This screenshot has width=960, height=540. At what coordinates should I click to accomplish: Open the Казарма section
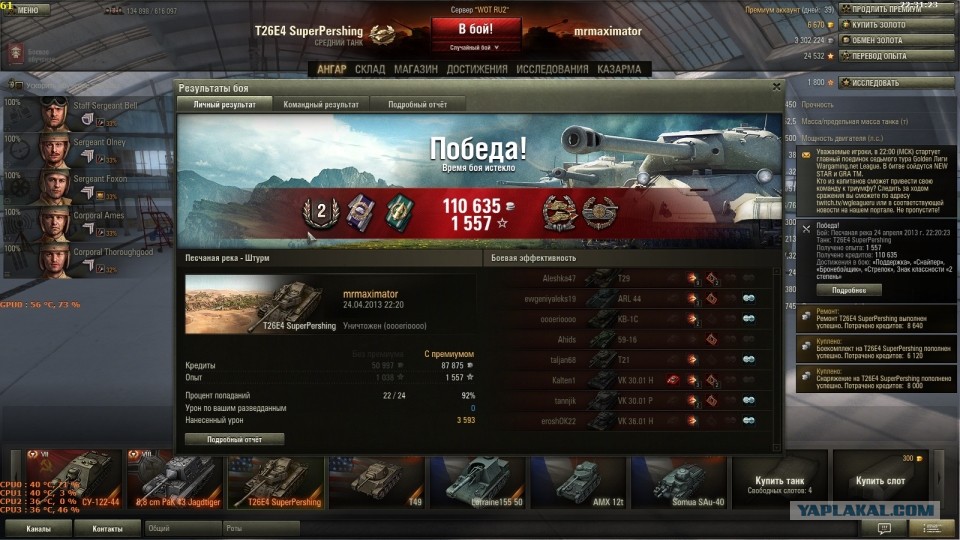click(x=619, y=69)
